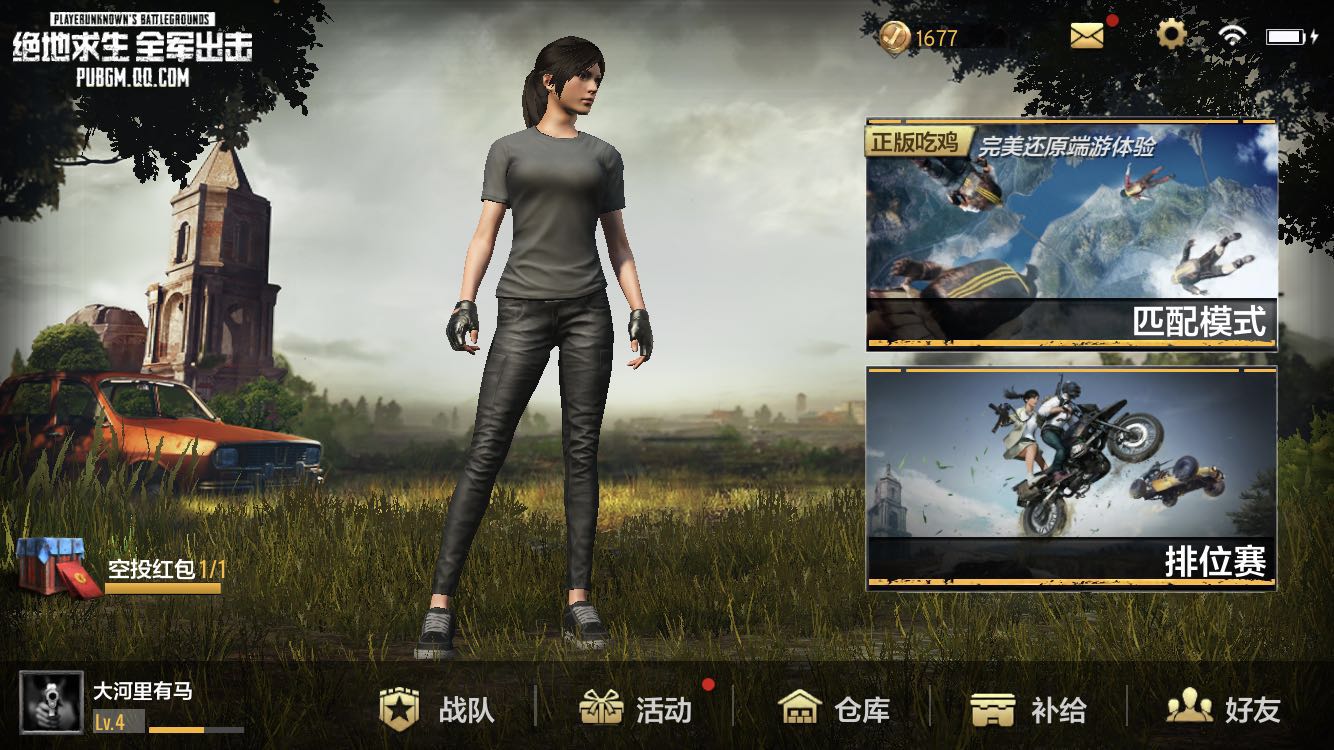The height and width of the screenshot is (750, 1334).
Task: Enter the 排位赛 ranked match panel
Action: click(x=1071, y=478)
